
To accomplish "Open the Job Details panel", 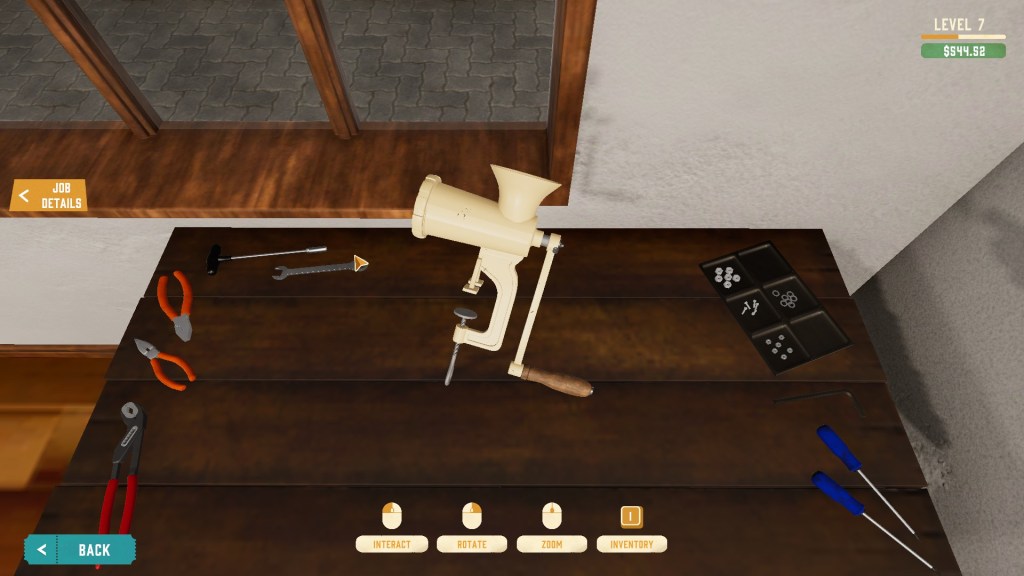I will pos(50,196).
